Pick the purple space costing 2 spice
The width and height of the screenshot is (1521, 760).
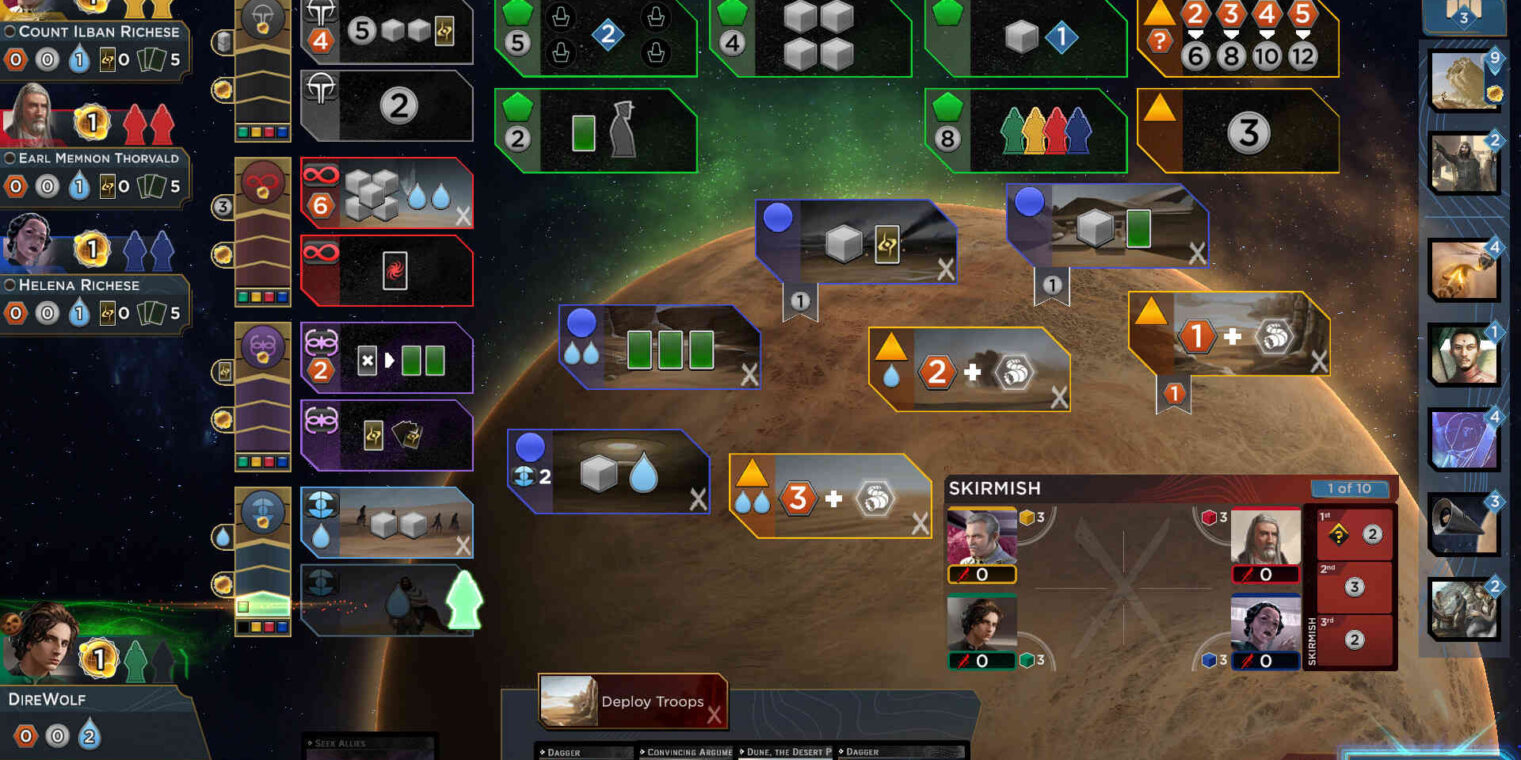pyautogui.click(x=386, y=358)
